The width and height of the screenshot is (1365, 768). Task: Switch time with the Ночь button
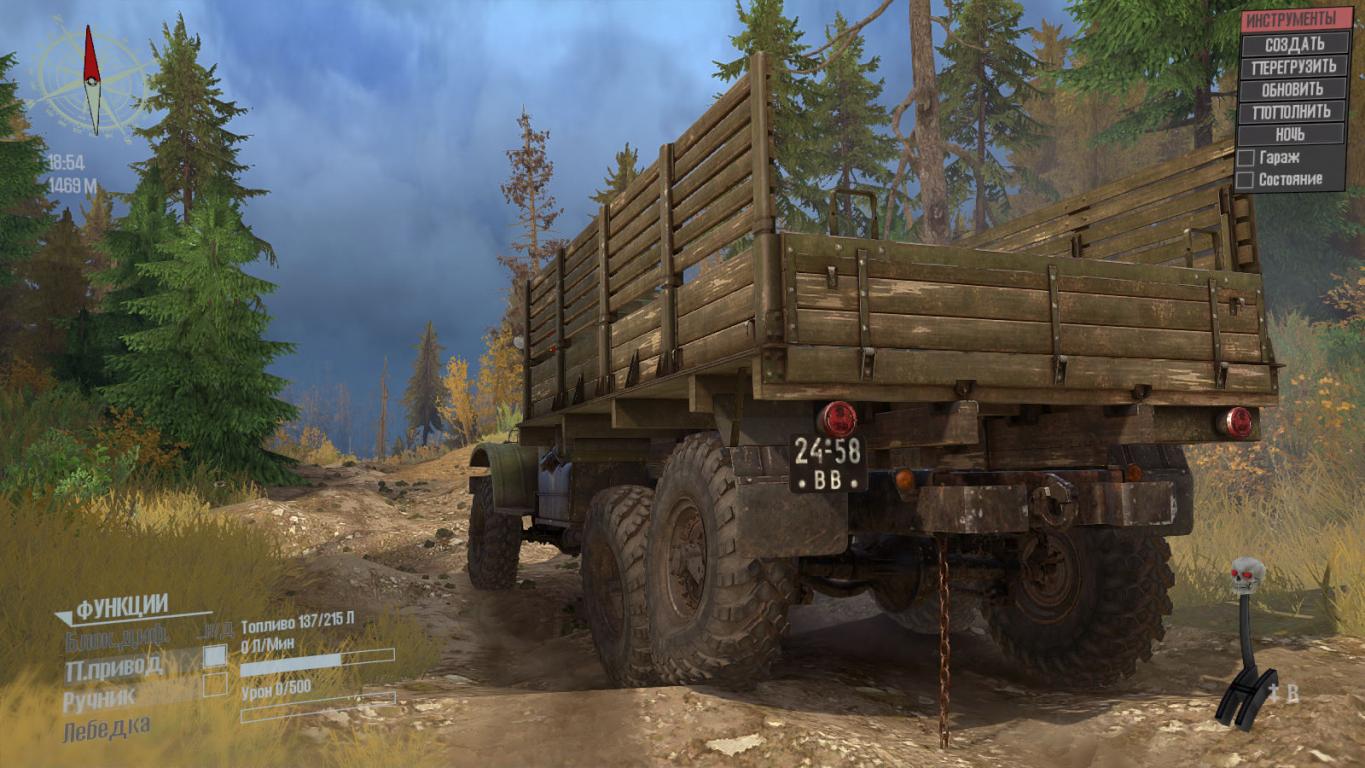(1294, 134)
